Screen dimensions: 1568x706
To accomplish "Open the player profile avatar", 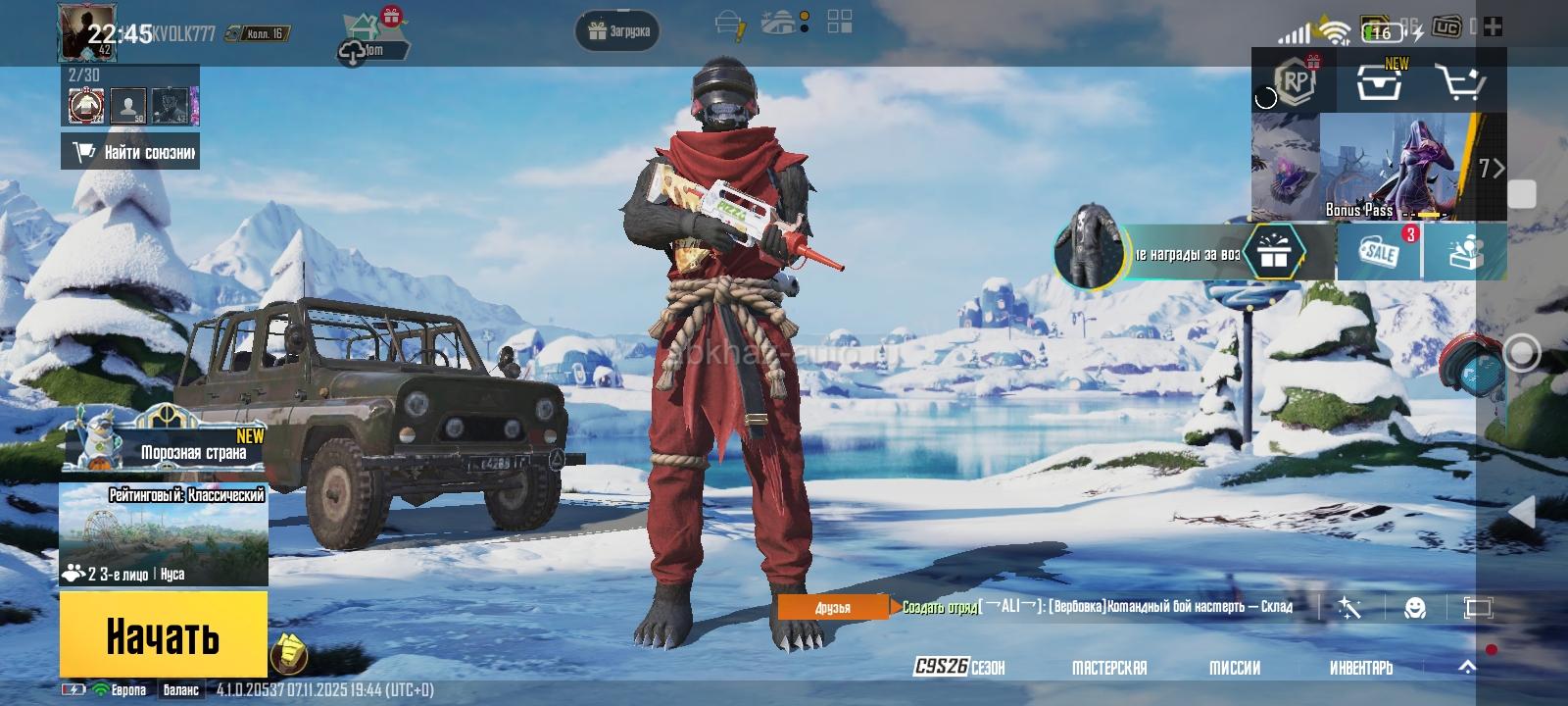I will click(88, 32).
